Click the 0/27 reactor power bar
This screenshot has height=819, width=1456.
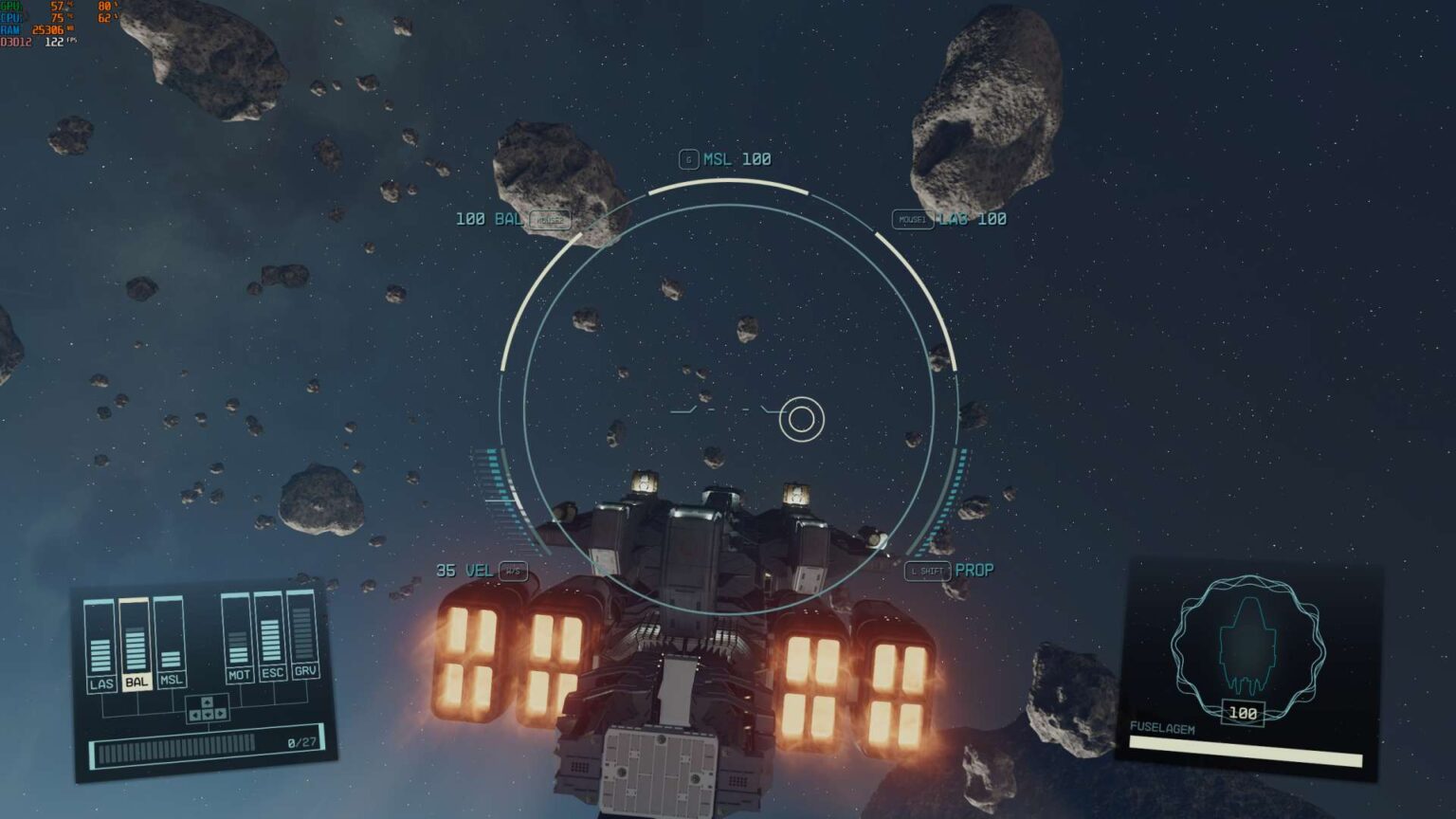(196, 749)
